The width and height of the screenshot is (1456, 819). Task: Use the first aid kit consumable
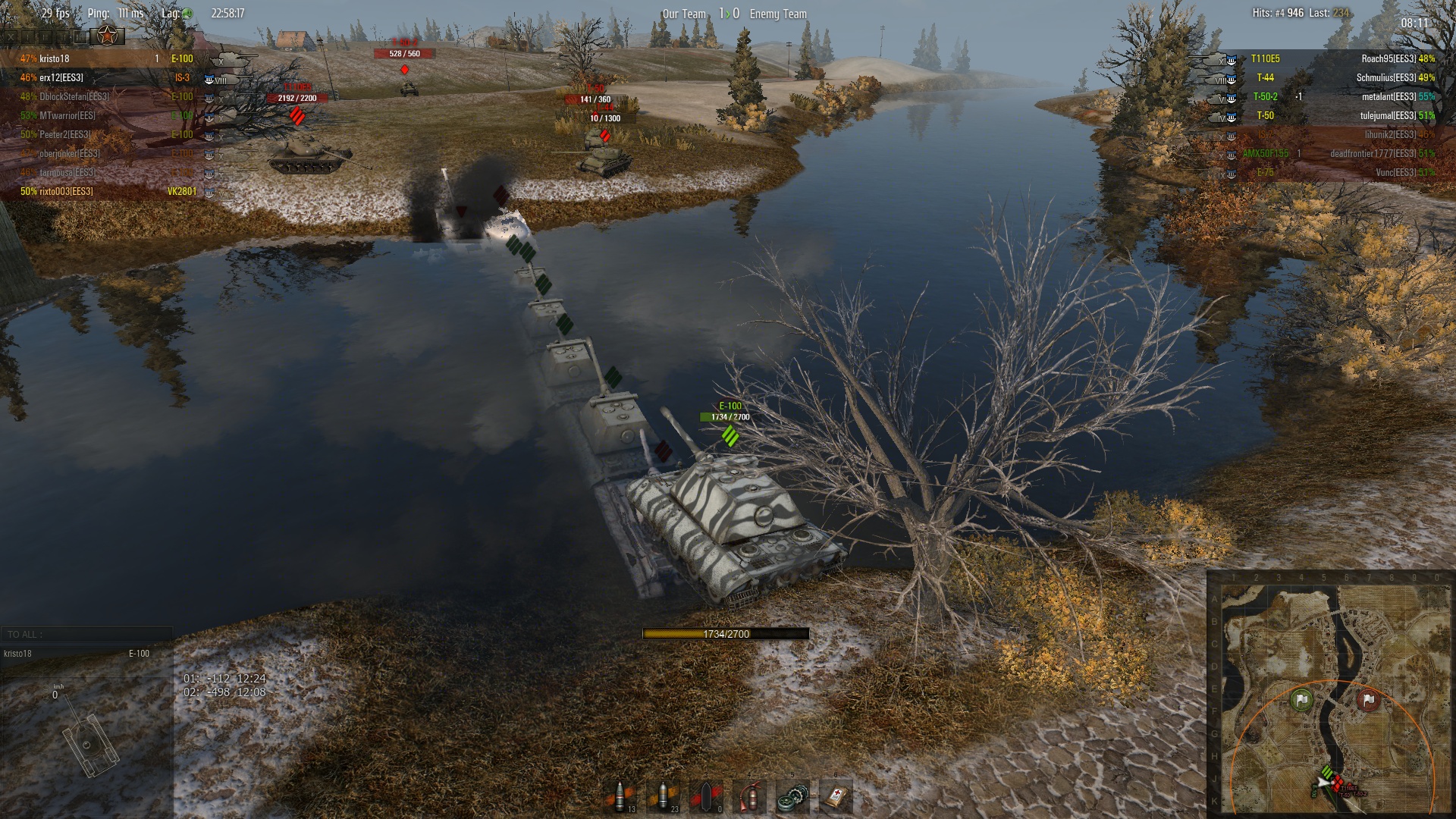pyautogui.click(x=836, y=796)
